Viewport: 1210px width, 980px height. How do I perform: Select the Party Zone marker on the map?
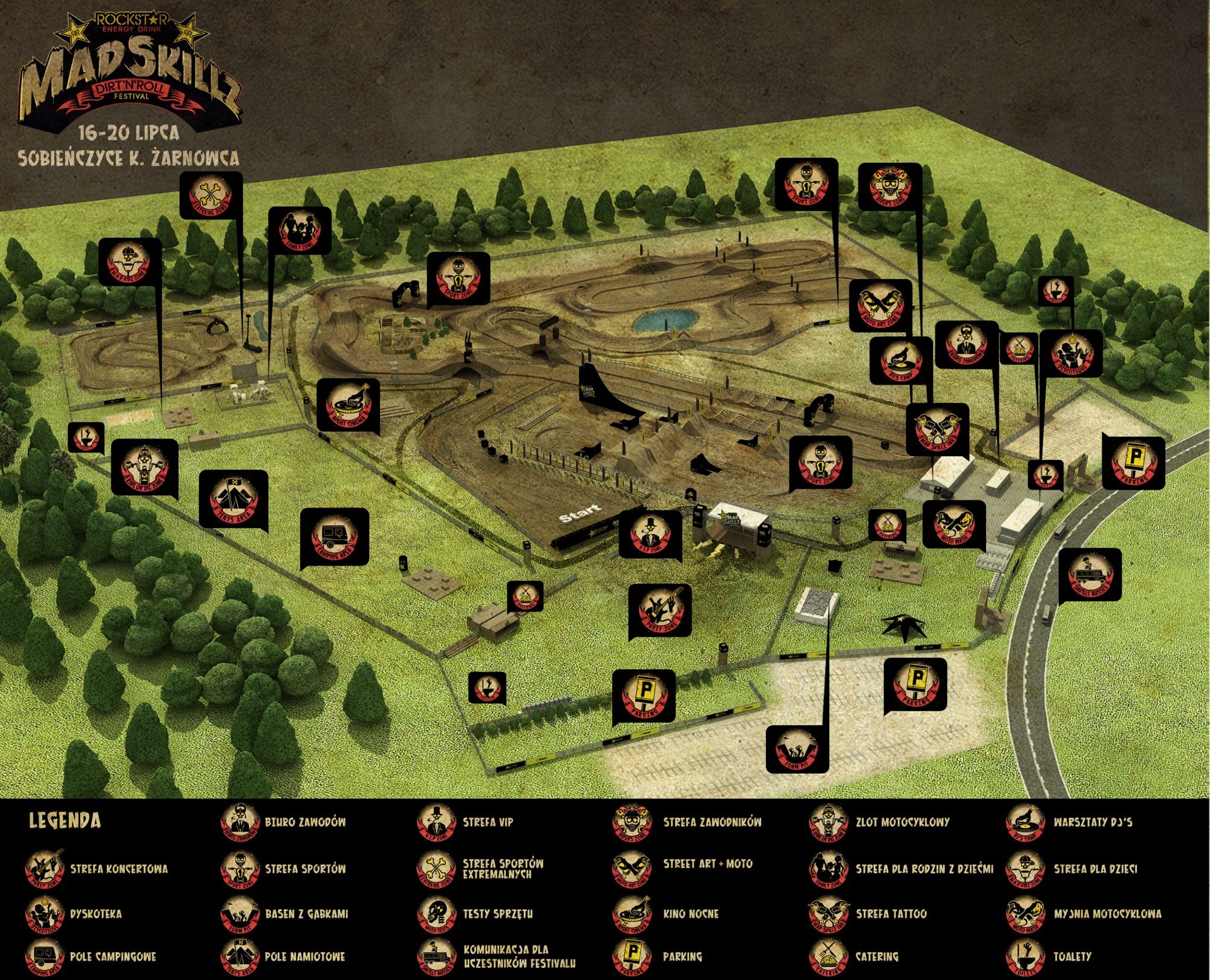(659, 610)
